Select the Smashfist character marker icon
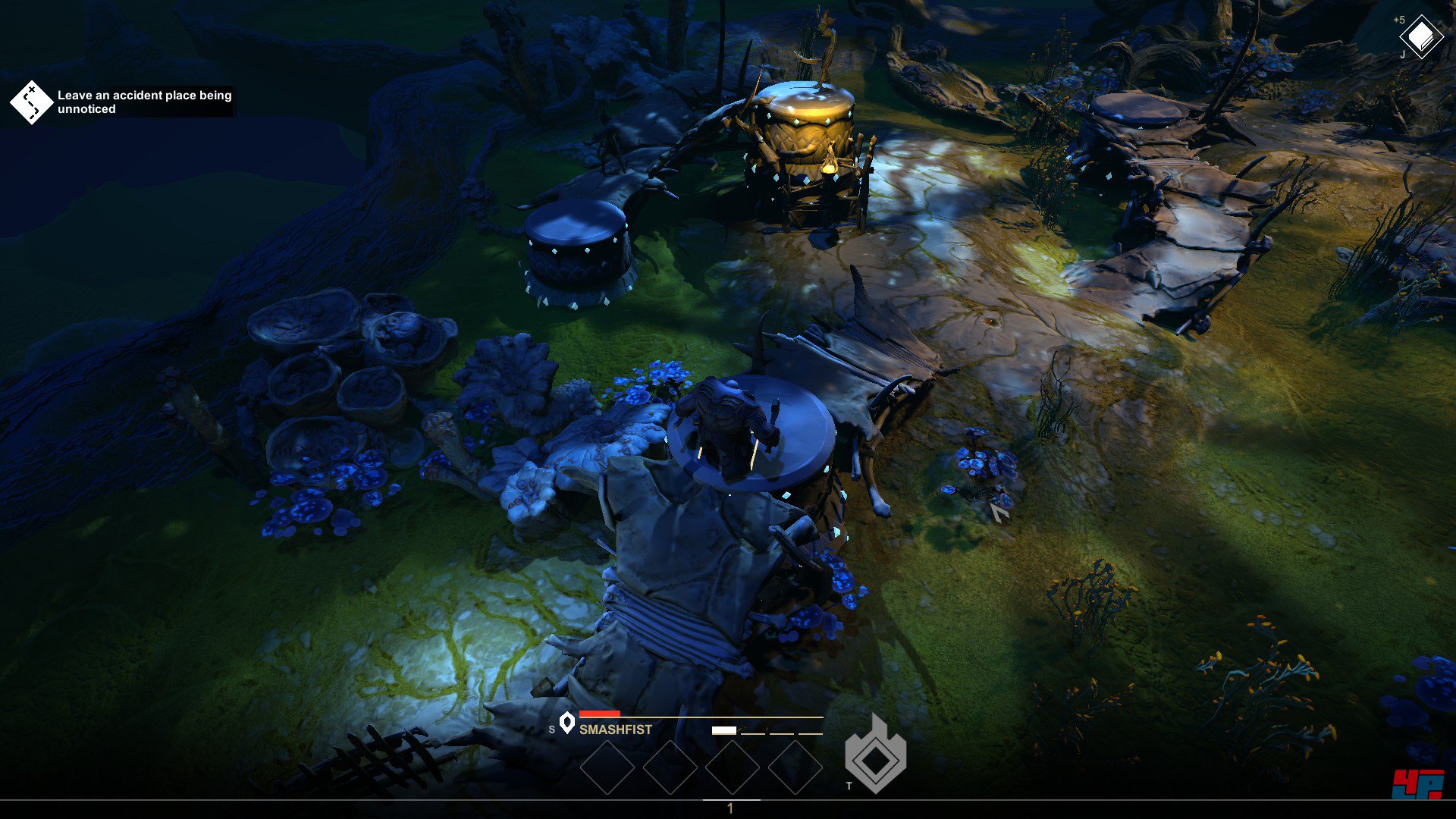The width and height of the screenshot is (1456, 819). [x=566, y=723]
